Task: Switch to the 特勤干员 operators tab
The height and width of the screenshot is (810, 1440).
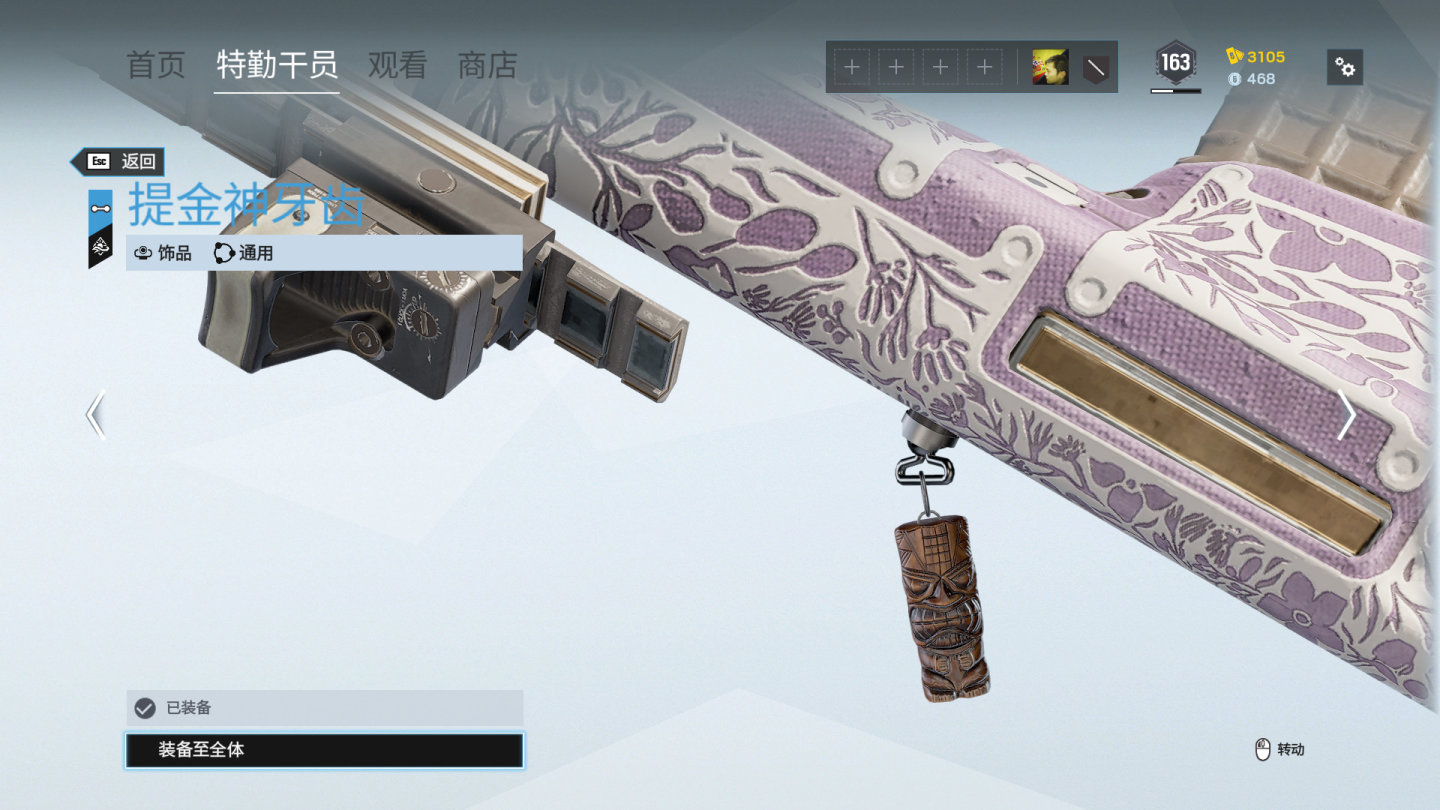Action: [277, 66]
